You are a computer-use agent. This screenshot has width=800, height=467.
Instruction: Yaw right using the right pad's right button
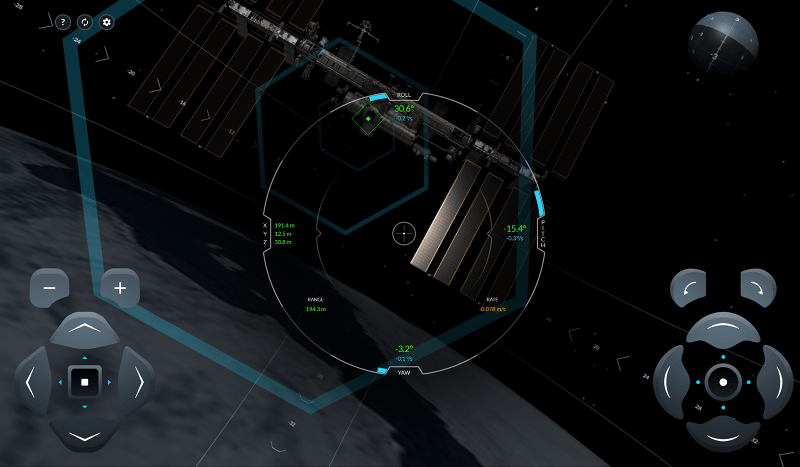coord(775,381)
